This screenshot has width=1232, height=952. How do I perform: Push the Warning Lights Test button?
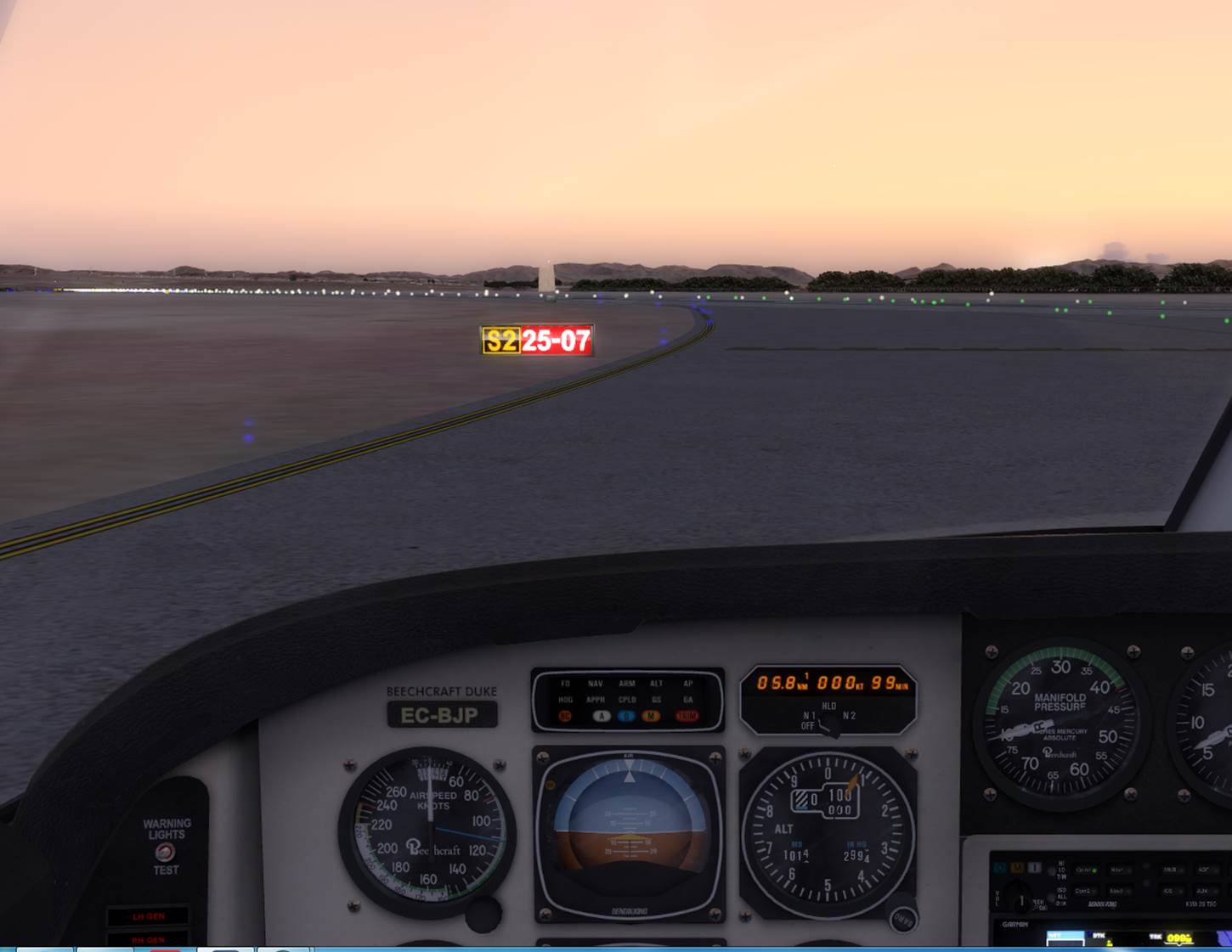(165, 852)
